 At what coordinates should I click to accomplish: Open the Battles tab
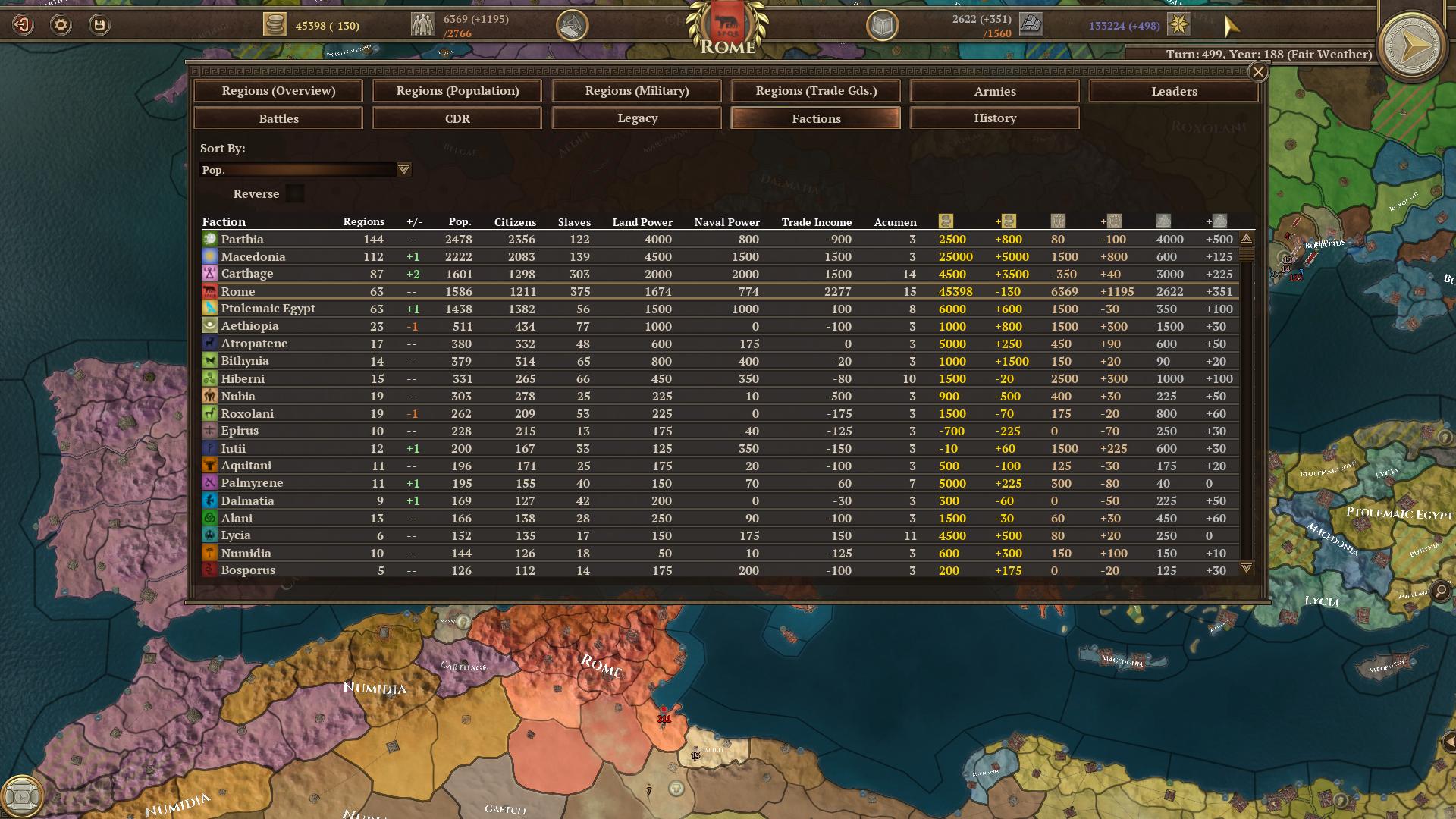278,118
